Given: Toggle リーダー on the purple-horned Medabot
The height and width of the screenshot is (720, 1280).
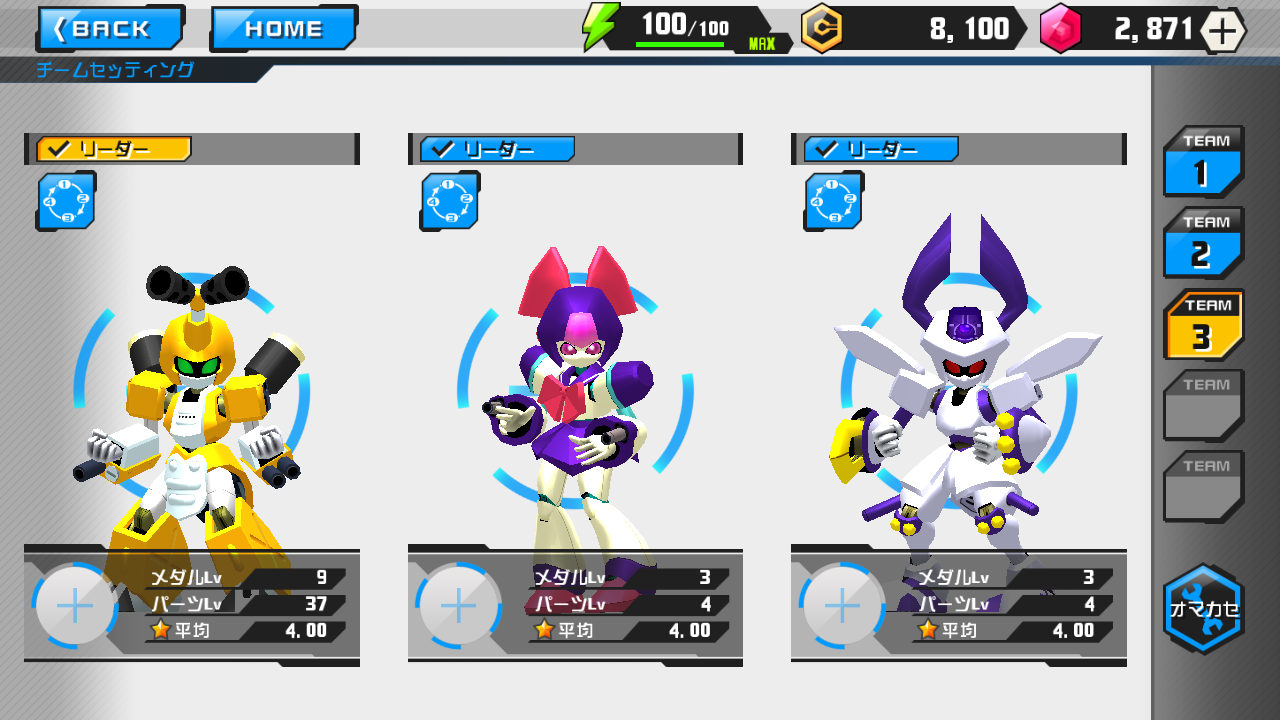Looking at the screenshot, I should pyautogui.click(x=879, y=149).
